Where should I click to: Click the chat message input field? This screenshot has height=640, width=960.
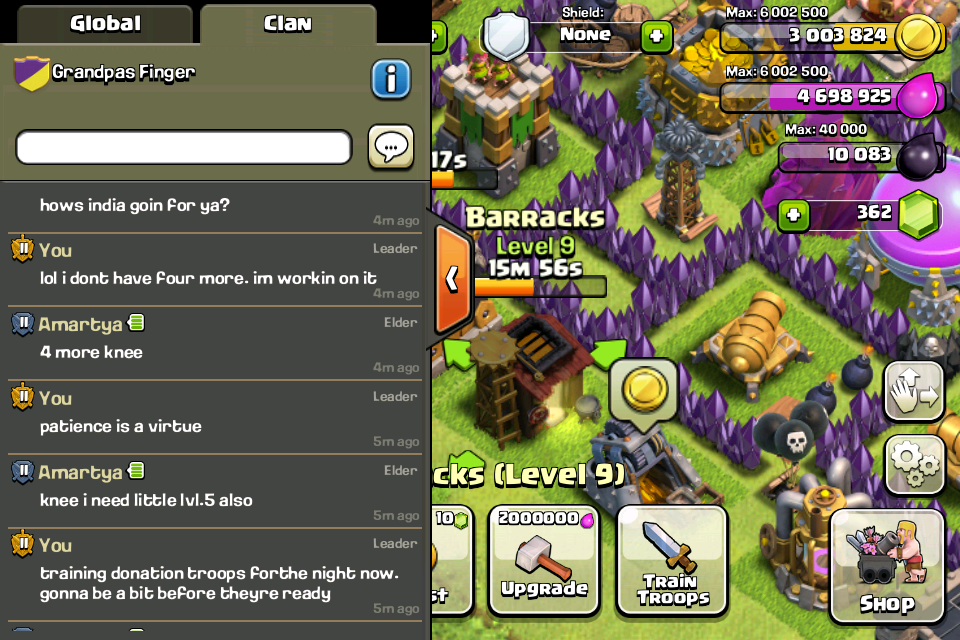click(184, 147)
